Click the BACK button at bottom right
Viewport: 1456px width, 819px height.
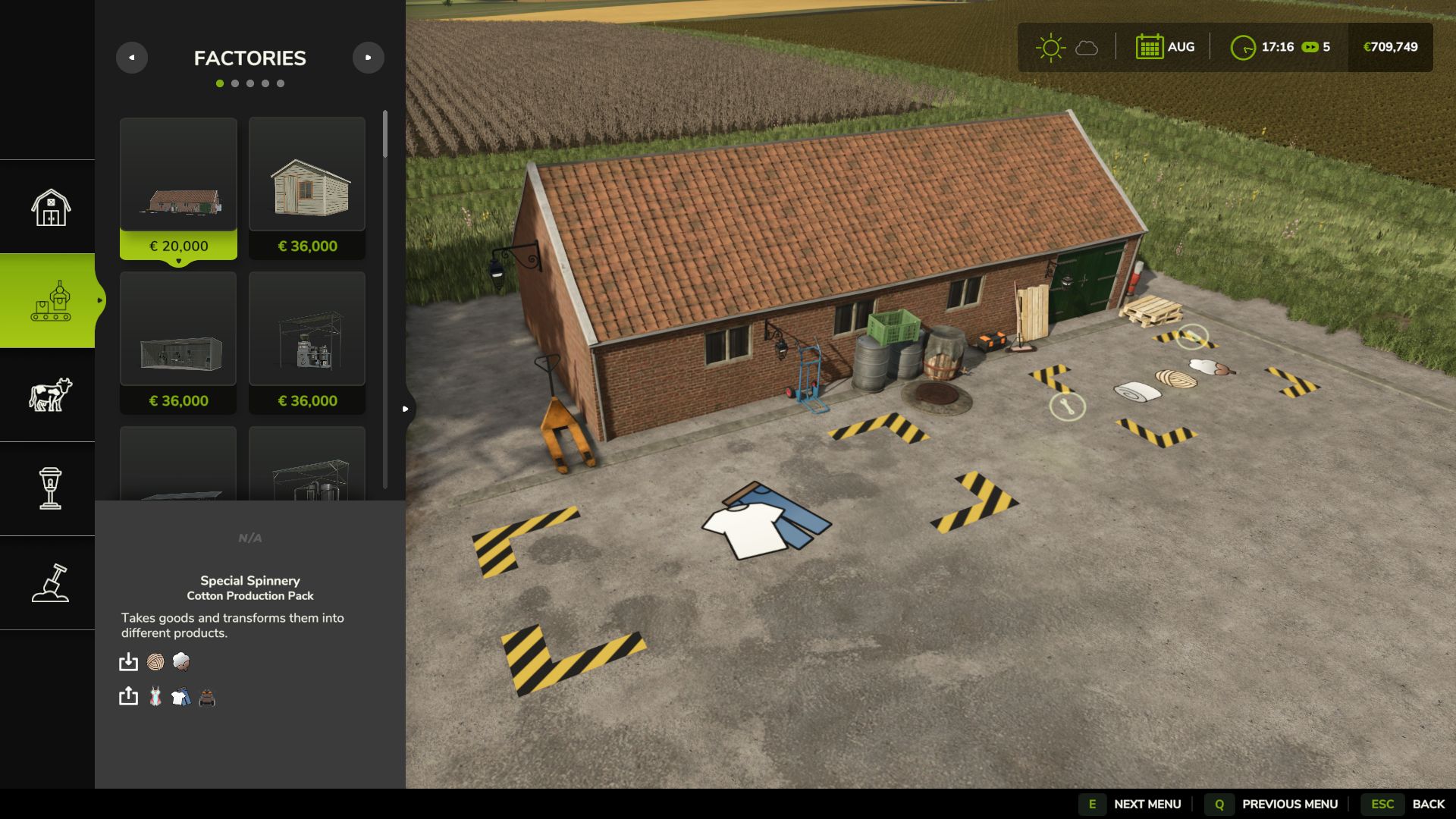(1430, 803)
